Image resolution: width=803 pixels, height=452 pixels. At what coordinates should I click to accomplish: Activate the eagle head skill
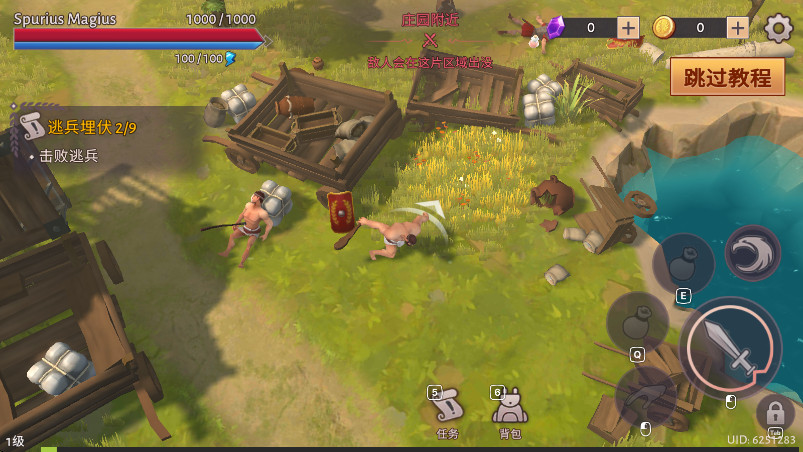[752, 254]
